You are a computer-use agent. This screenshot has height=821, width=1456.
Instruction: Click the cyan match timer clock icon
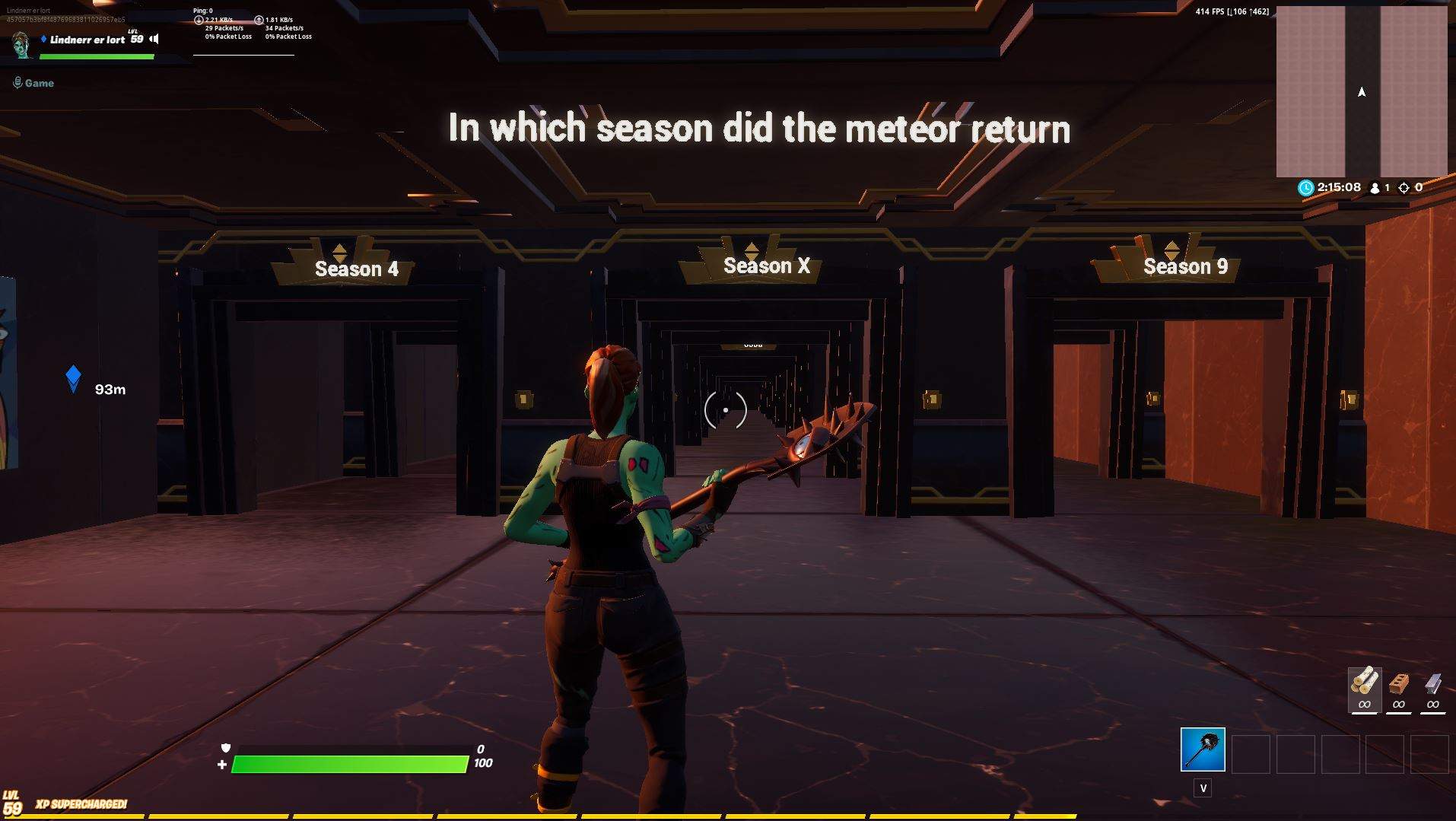(1305, 187)
